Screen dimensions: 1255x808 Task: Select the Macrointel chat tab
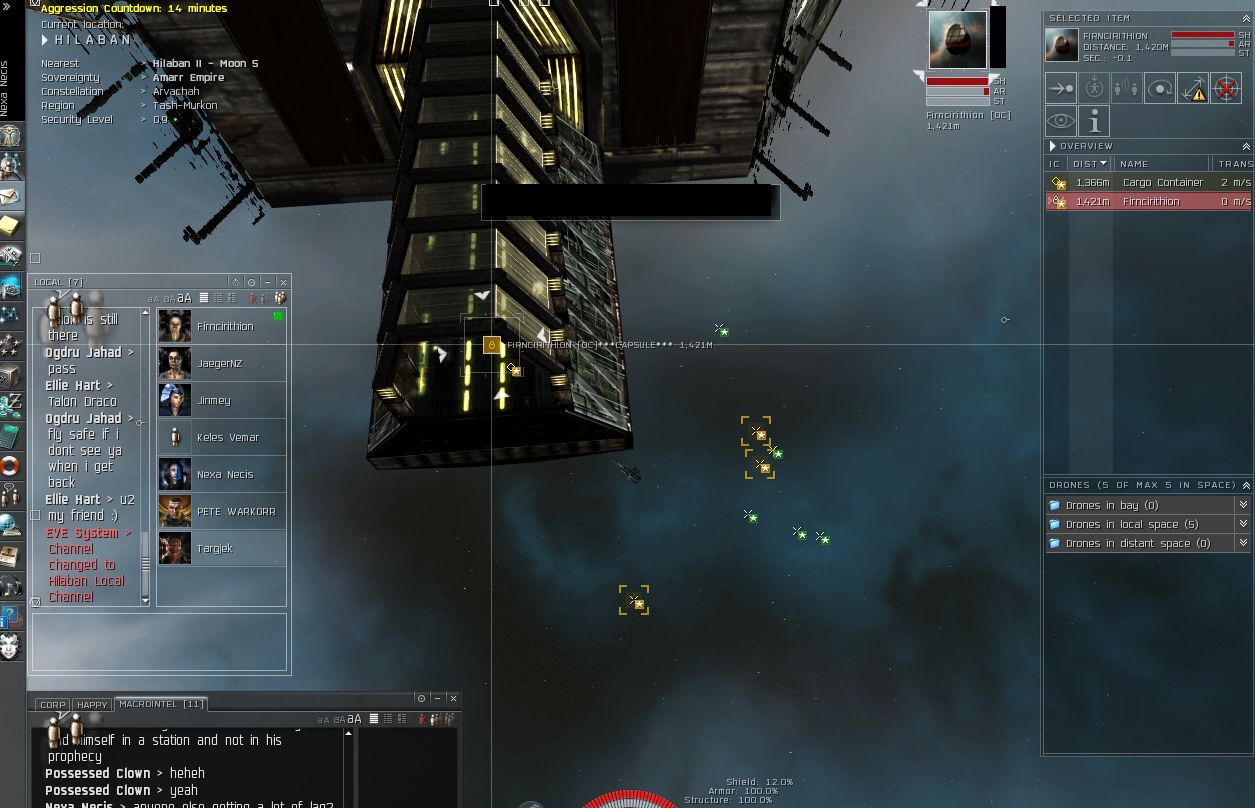point(161,704)
